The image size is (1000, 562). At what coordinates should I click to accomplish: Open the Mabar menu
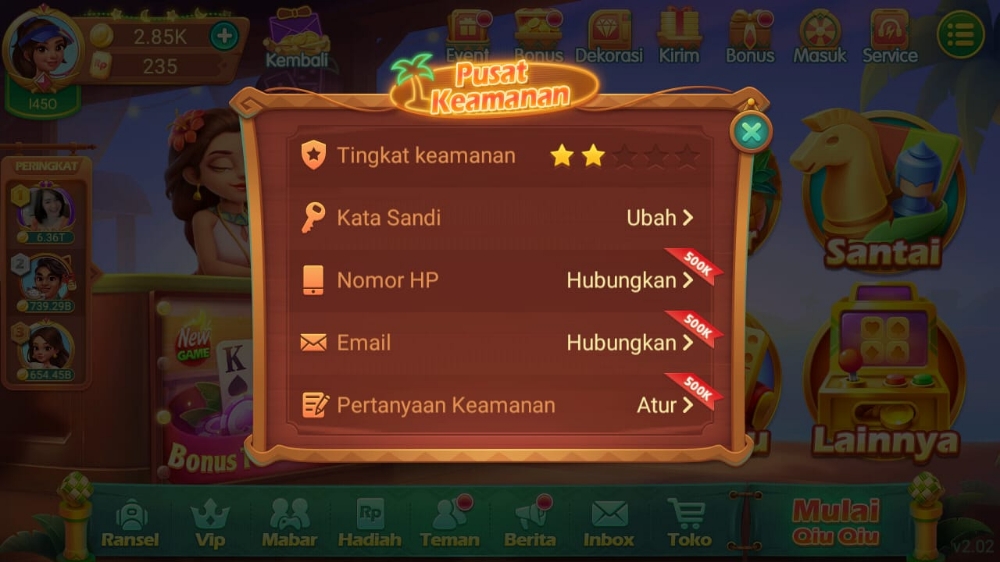tap(290, 523)
